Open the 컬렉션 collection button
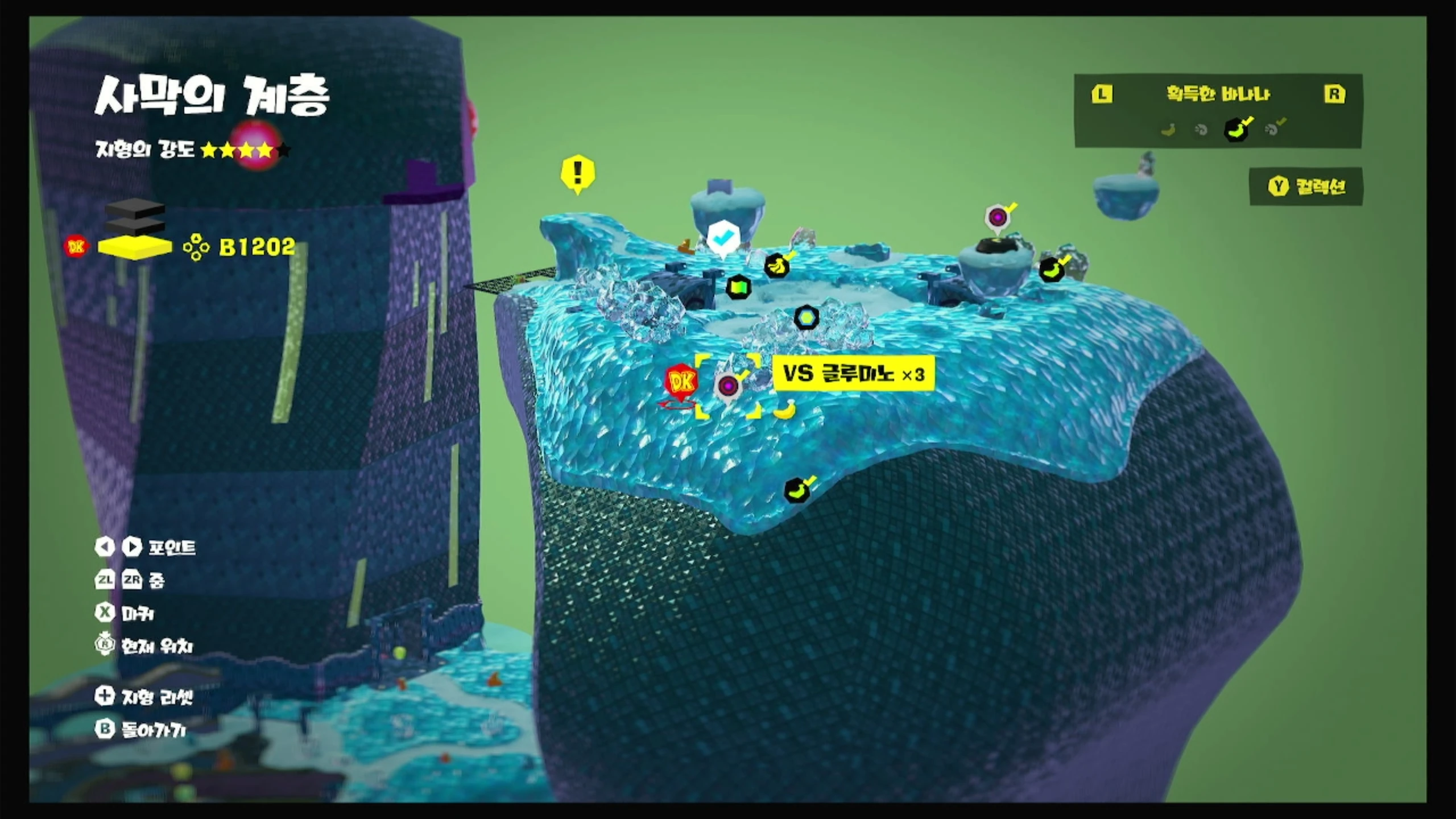This screenshot has height=819, width=1456. (1306, 187)
